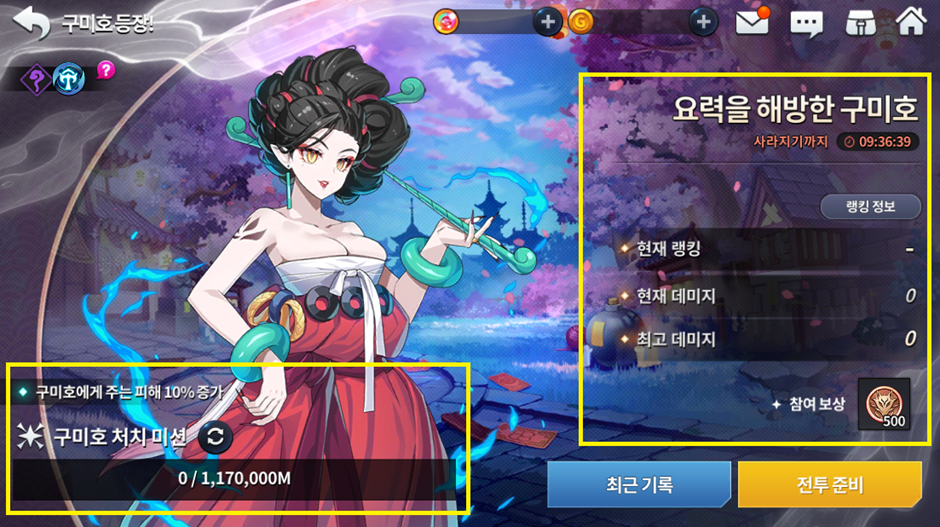Open the chat speech bubble

[806, 22]
